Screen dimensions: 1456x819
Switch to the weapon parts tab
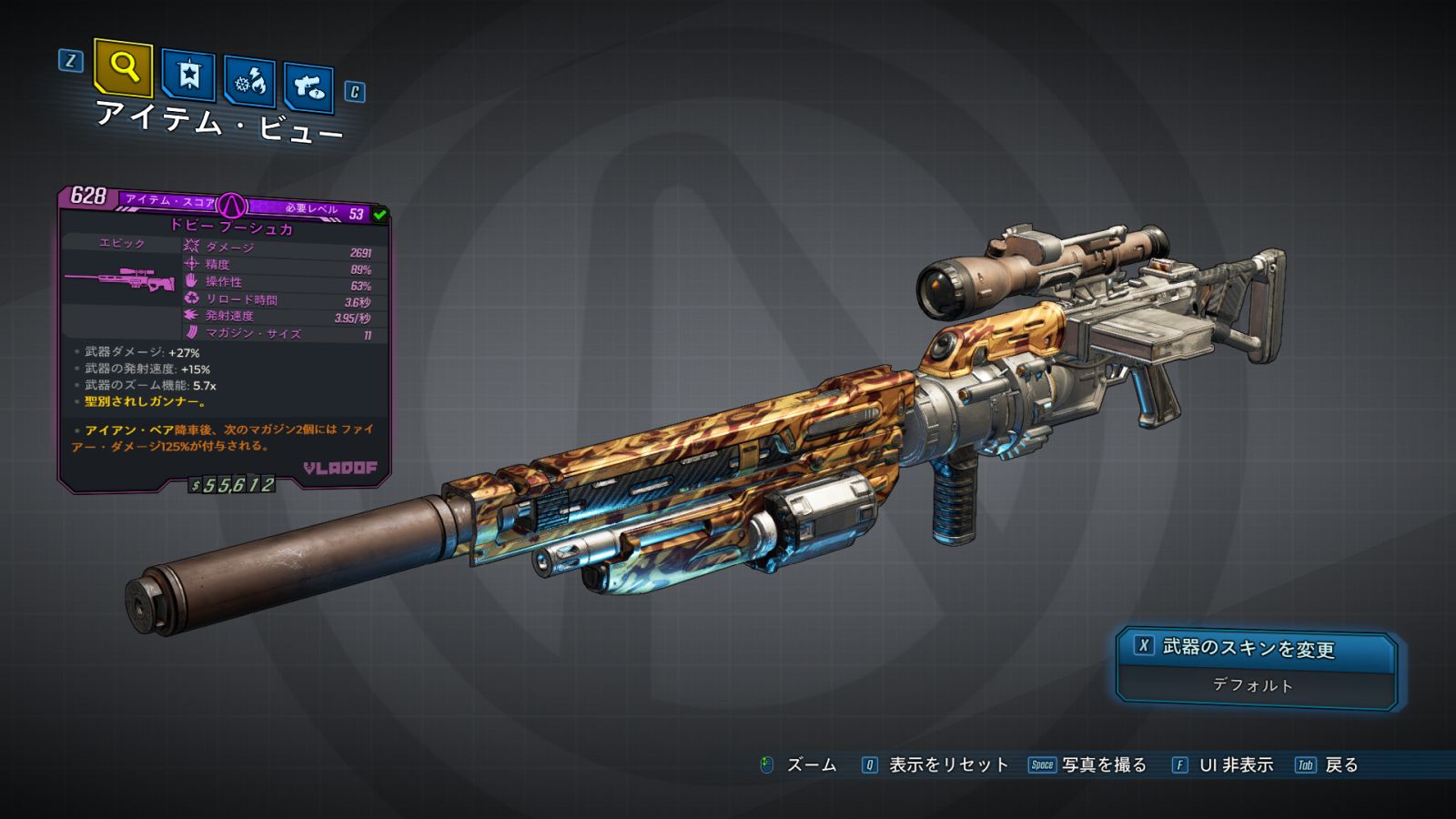tap(308, 87)
